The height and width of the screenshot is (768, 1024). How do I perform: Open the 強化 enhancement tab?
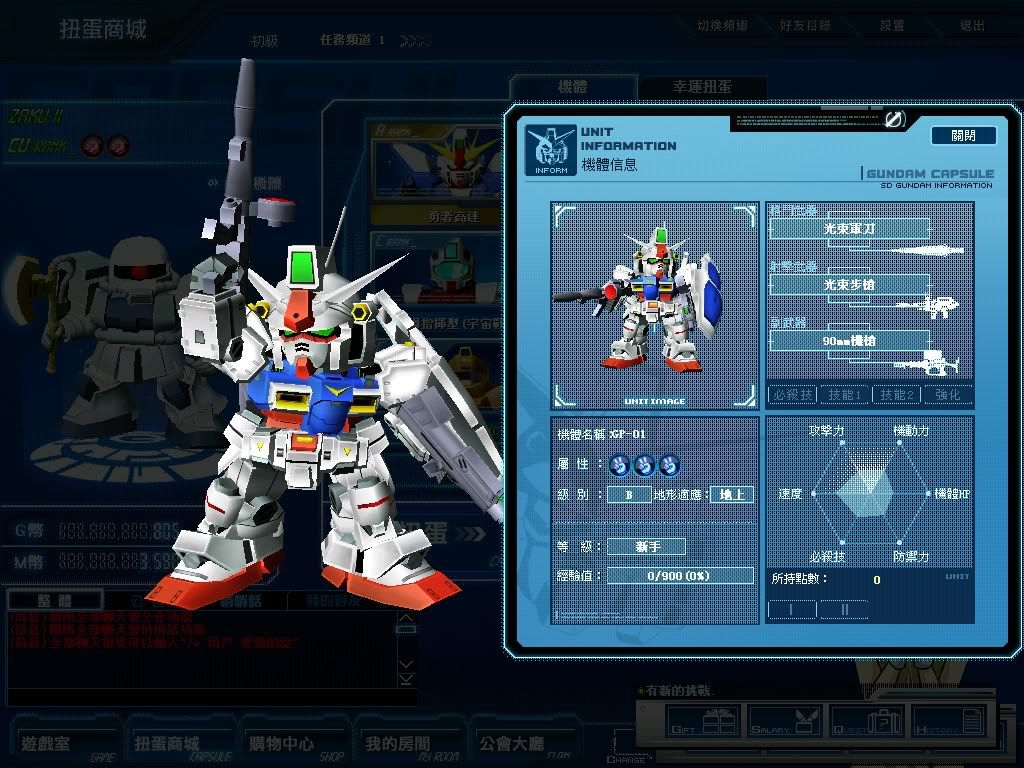(948, 395)
